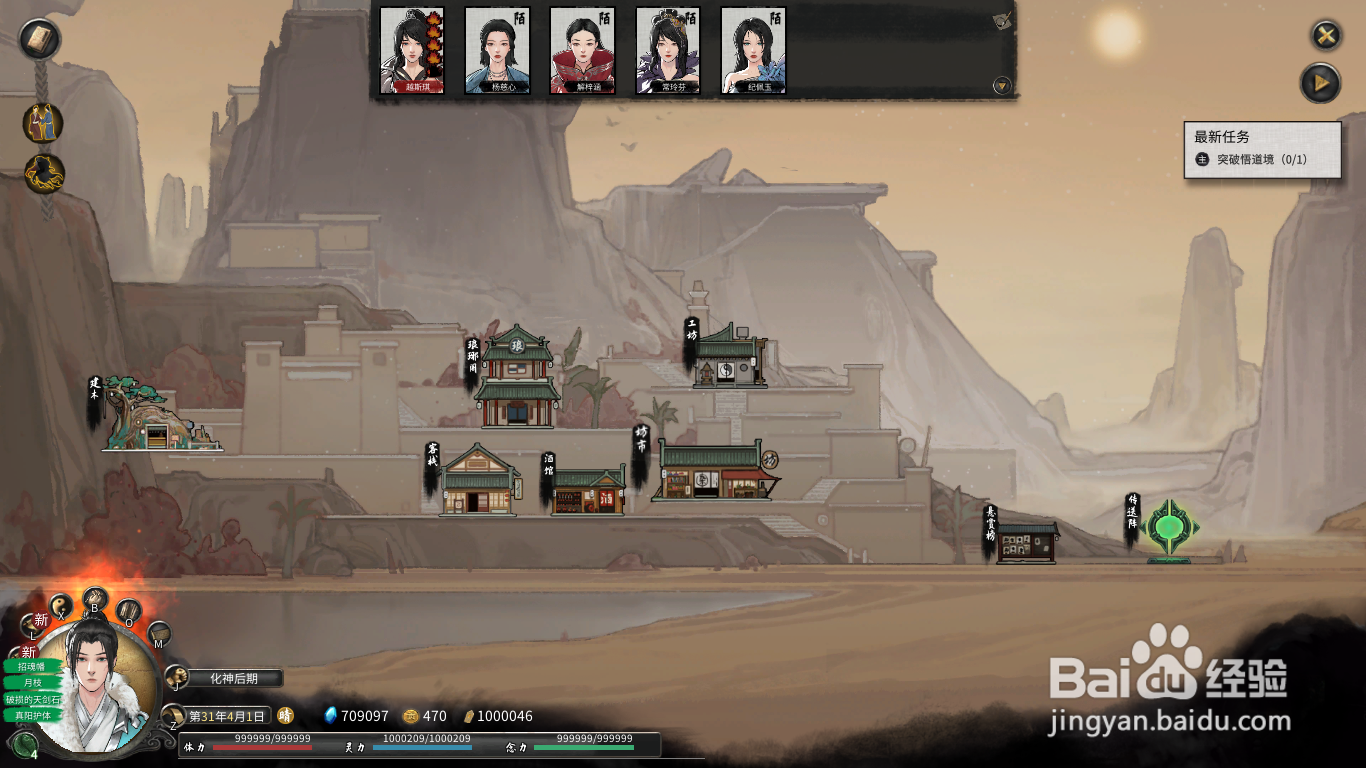The height and width of the screenshot is (768, 1366).
Task: Select the 常玲芬 character portrait
Action: click(x=668, y=50)
